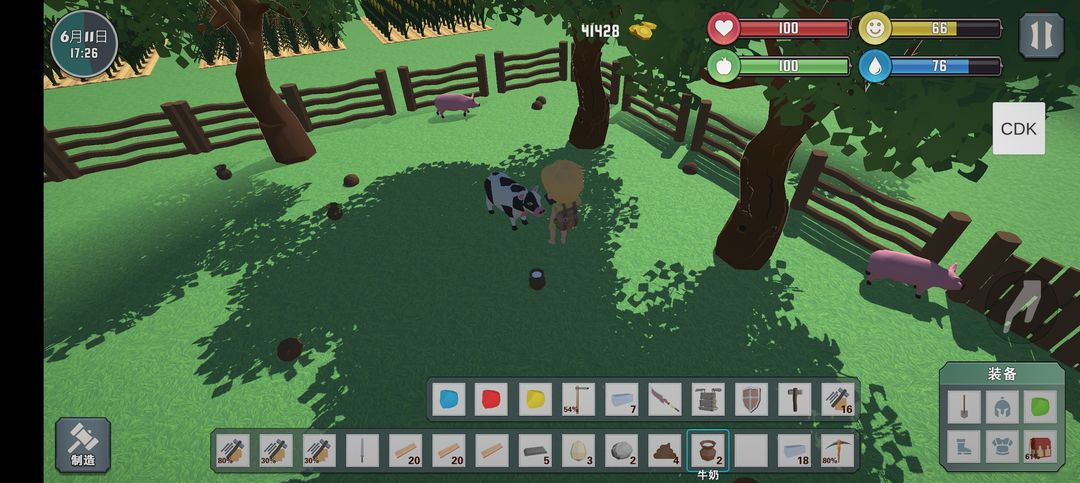
Task: Select the hammer inventory slot
Action: [794, 399]
